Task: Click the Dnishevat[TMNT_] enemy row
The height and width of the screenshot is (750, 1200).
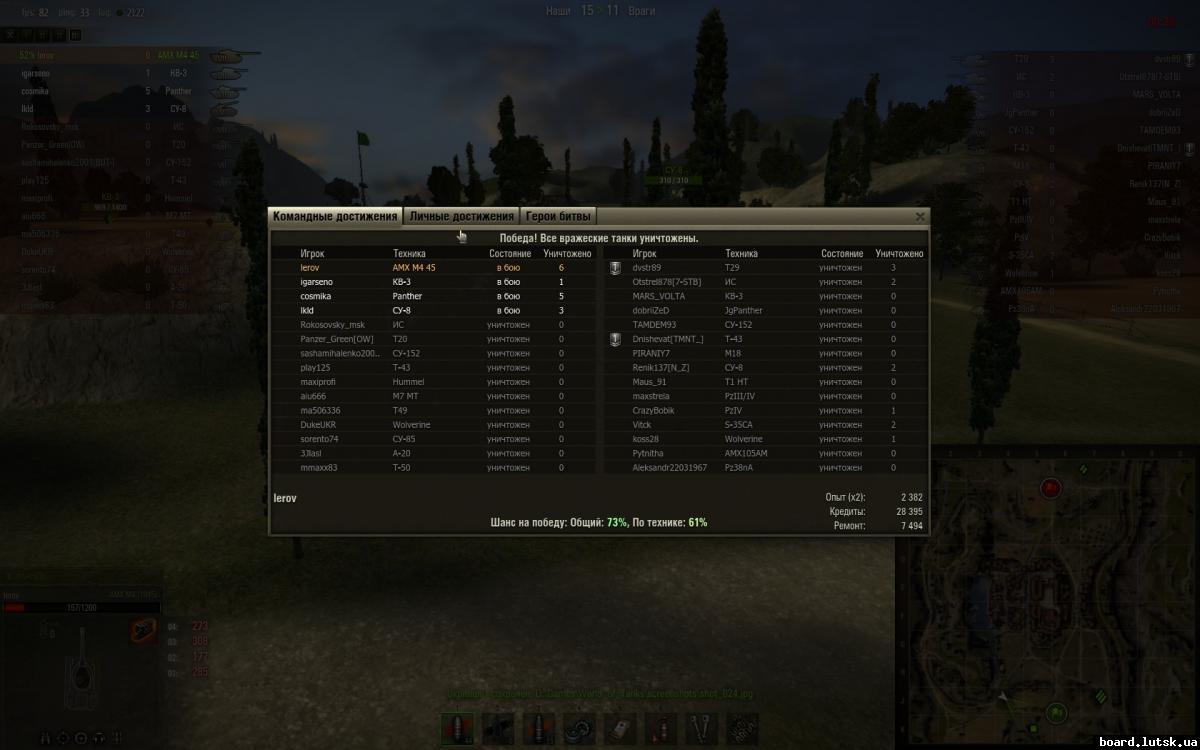Action: [760, 339]
